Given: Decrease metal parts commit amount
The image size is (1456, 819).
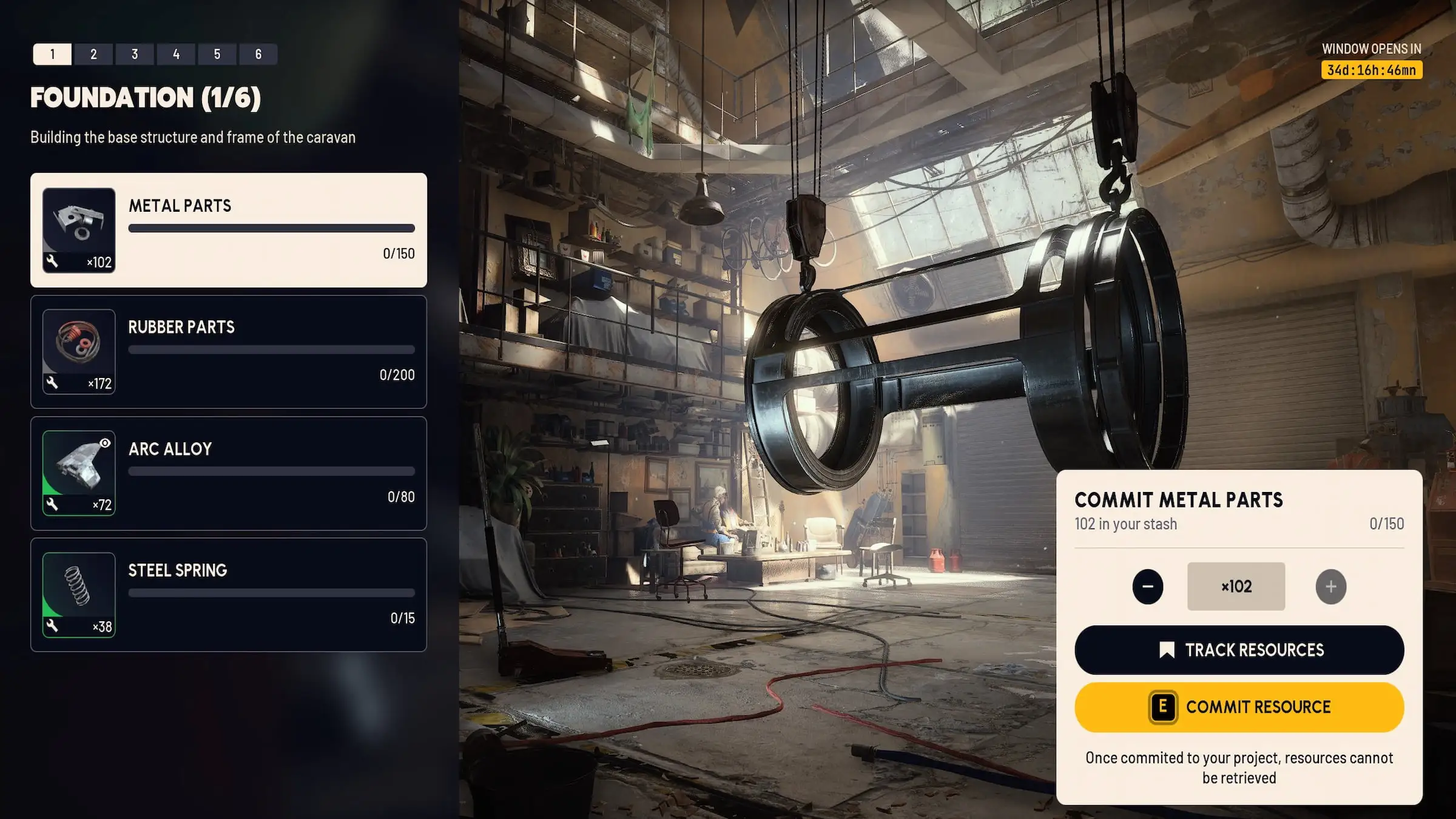Looking at the screenshot, I should (x=1147, y=587).
